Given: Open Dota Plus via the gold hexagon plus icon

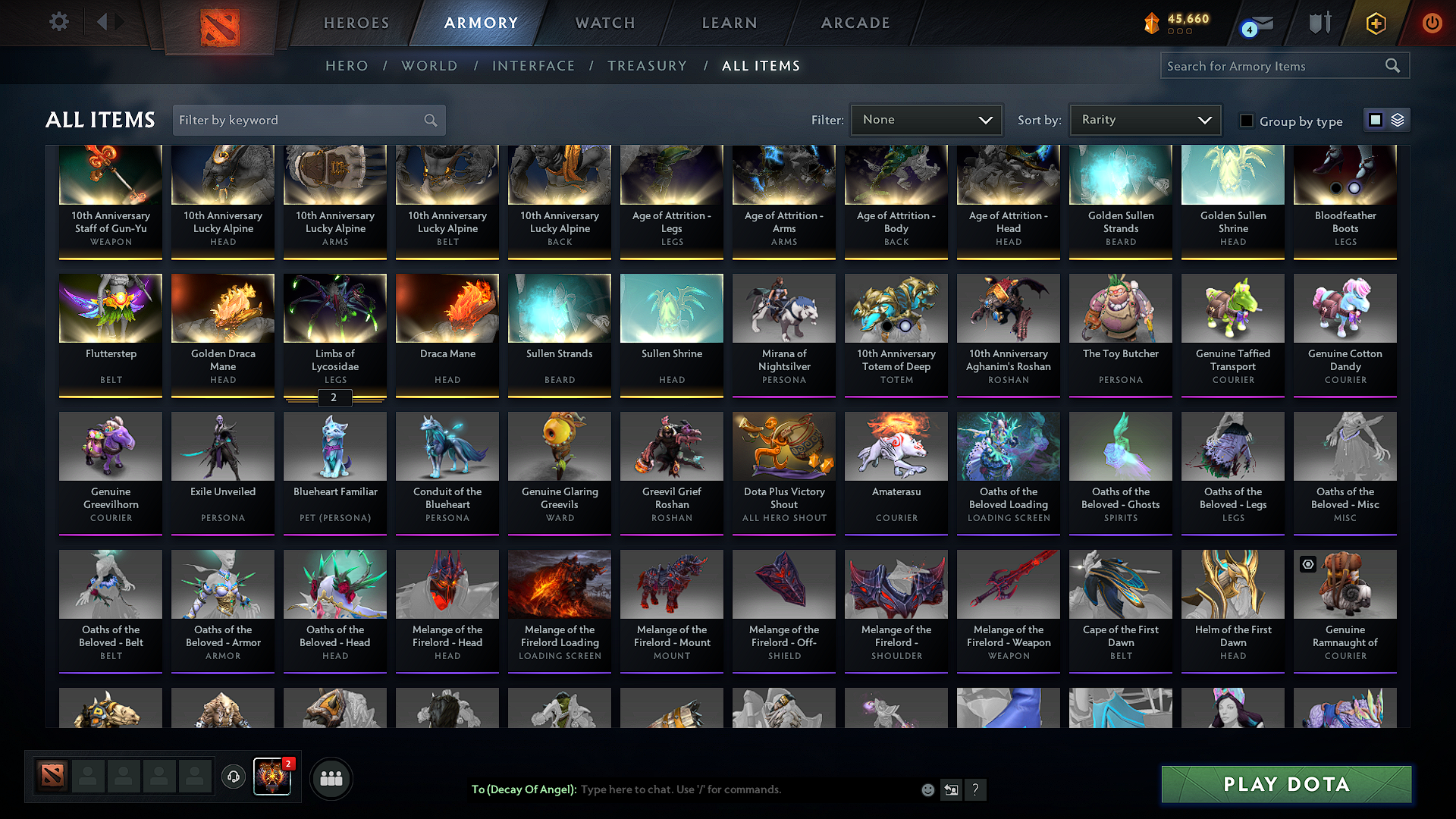Looking at the screenshot, I should [1375, 23].
